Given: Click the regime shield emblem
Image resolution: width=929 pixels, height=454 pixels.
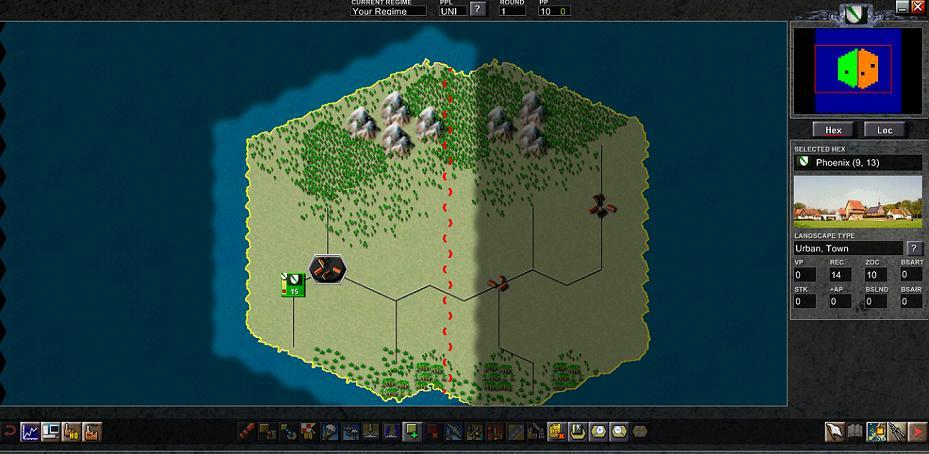Looking at the screenshot, I should click(853, 14).
